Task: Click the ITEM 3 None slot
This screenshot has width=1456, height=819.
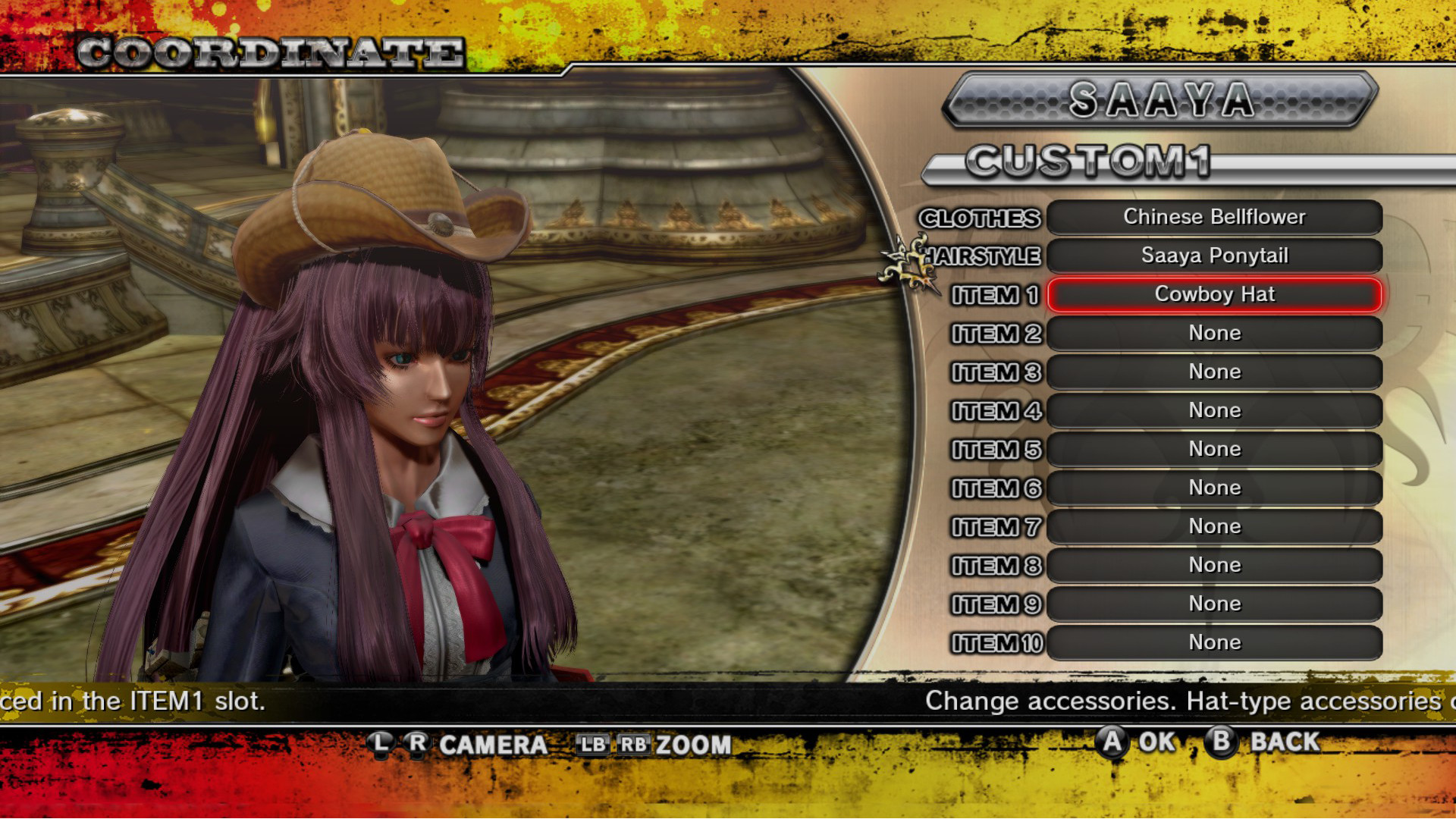Action: [x=1213, y=372]
